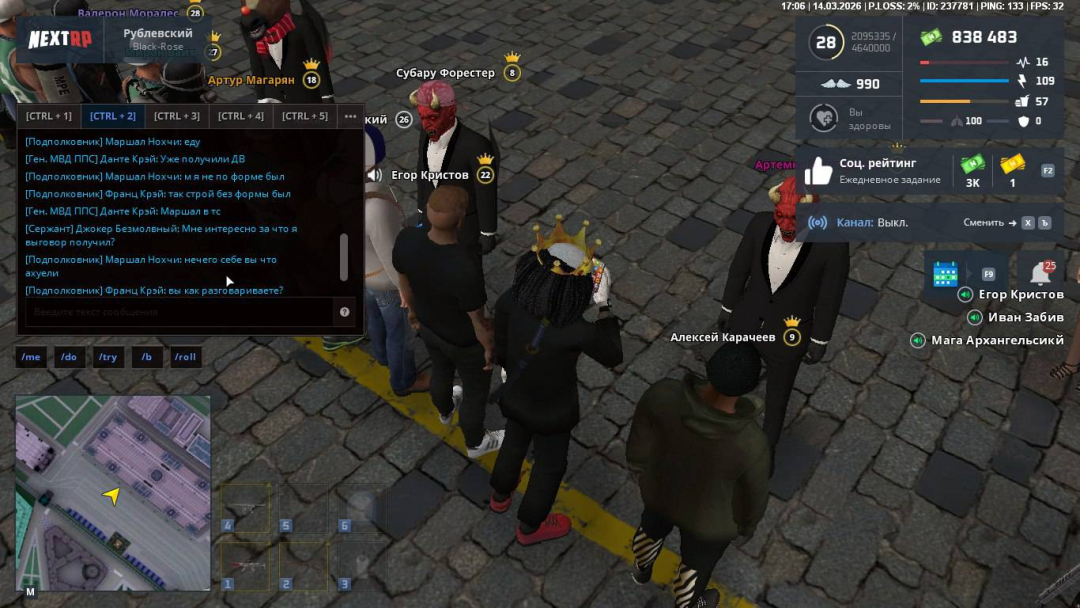Insert the /me chat command
1080x608 pixels.
click(32, 357)
